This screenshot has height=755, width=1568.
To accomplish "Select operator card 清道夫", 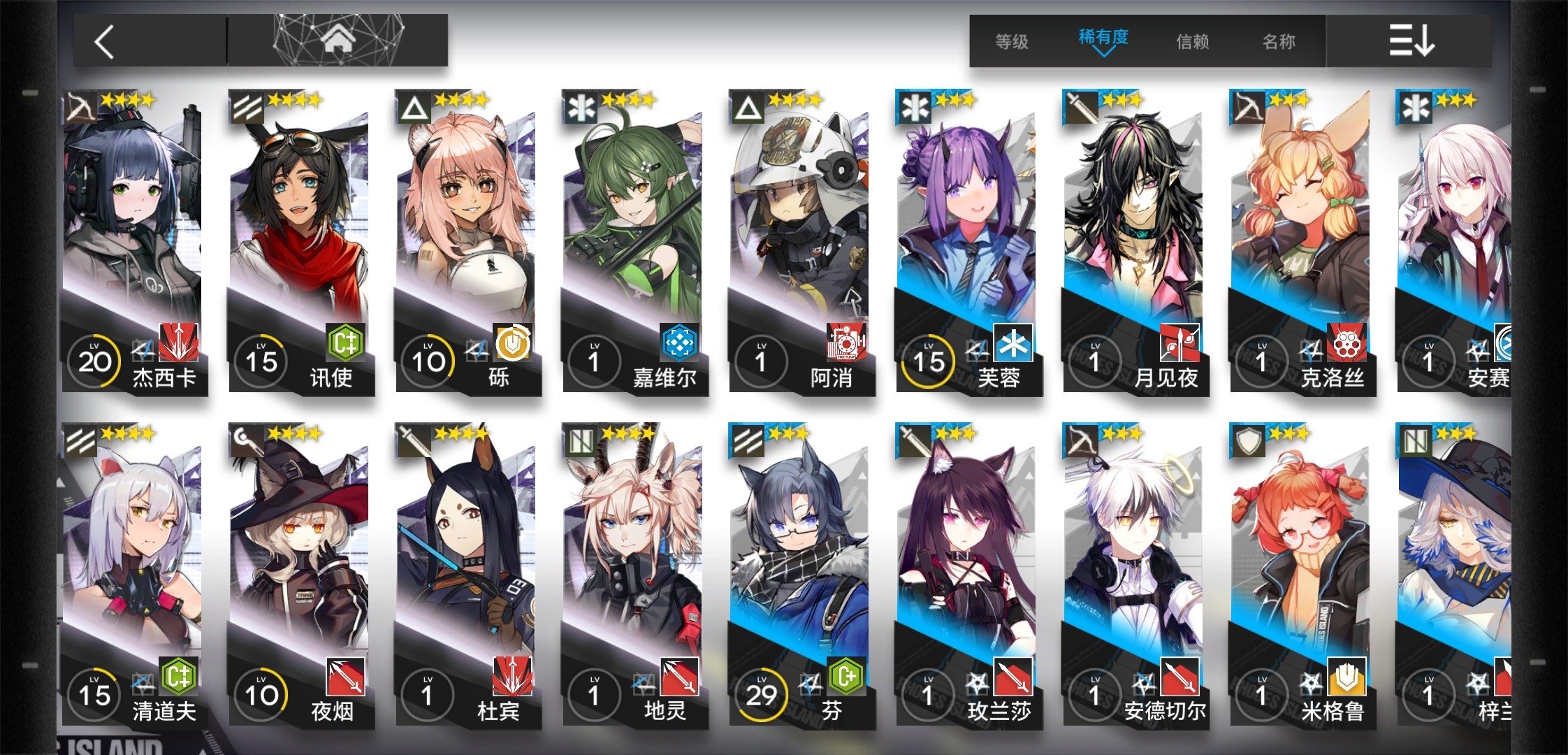I will (133, 575).
